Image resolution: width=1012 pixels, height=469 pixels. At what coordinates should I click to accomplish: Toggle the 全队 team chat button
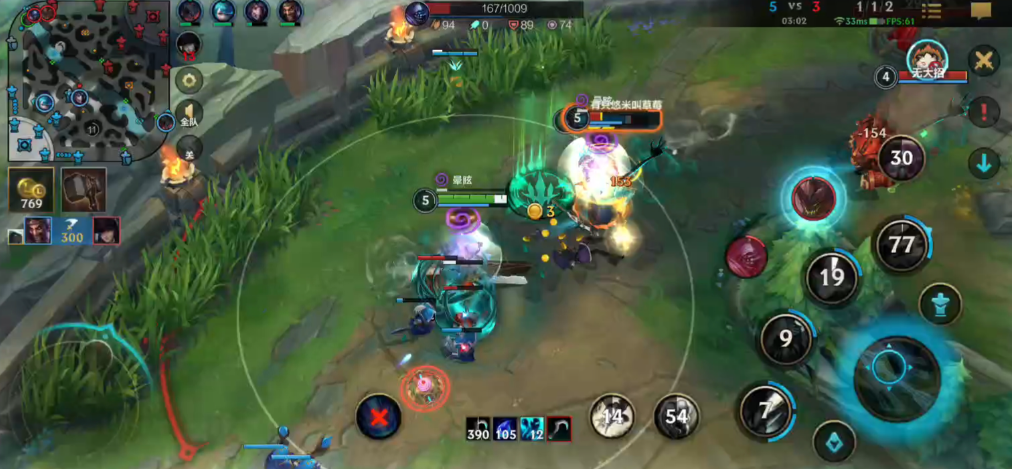coord(189,115)
